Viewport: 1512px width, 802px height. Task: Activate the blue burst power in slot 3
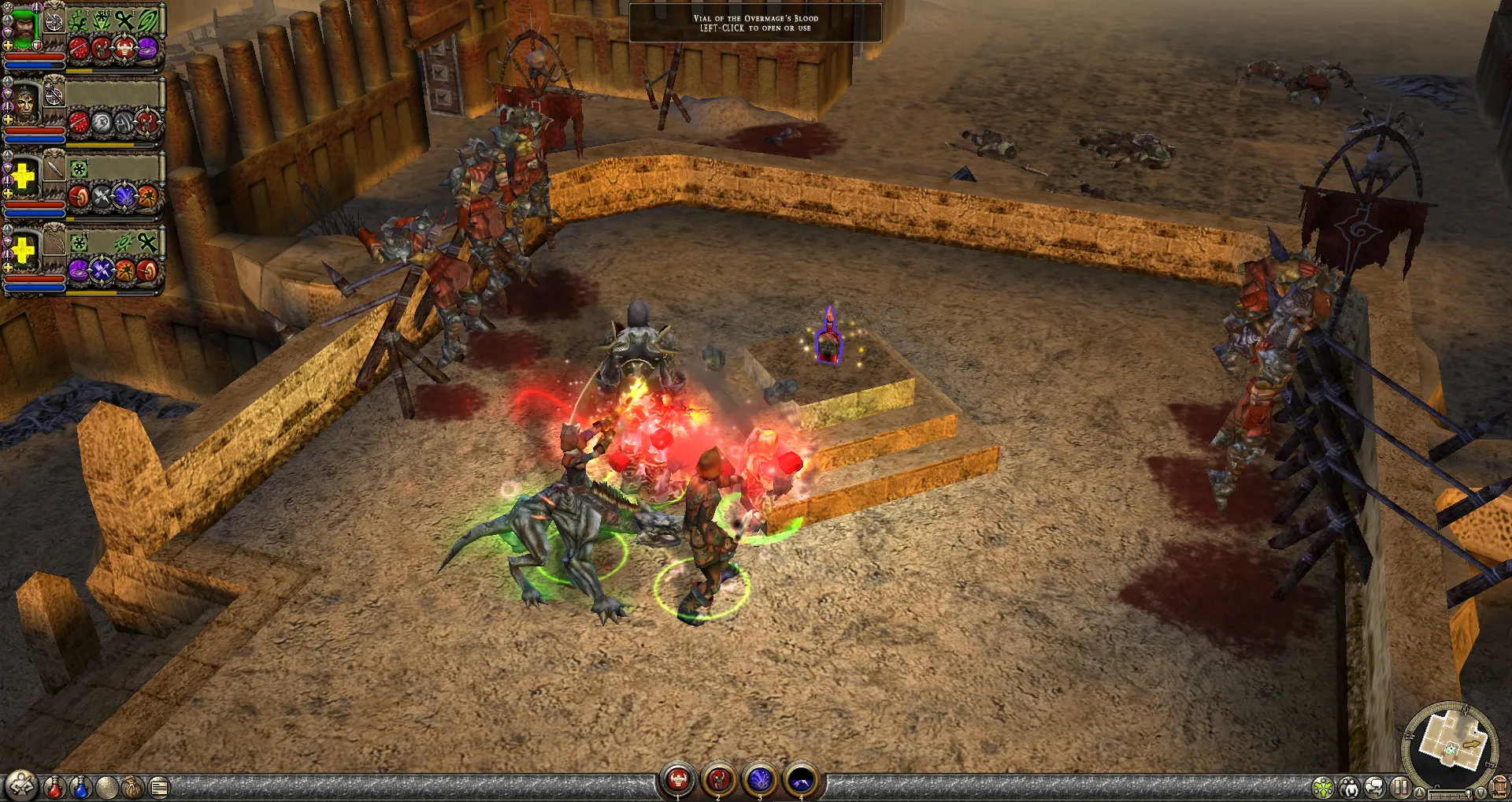point(760,780)
